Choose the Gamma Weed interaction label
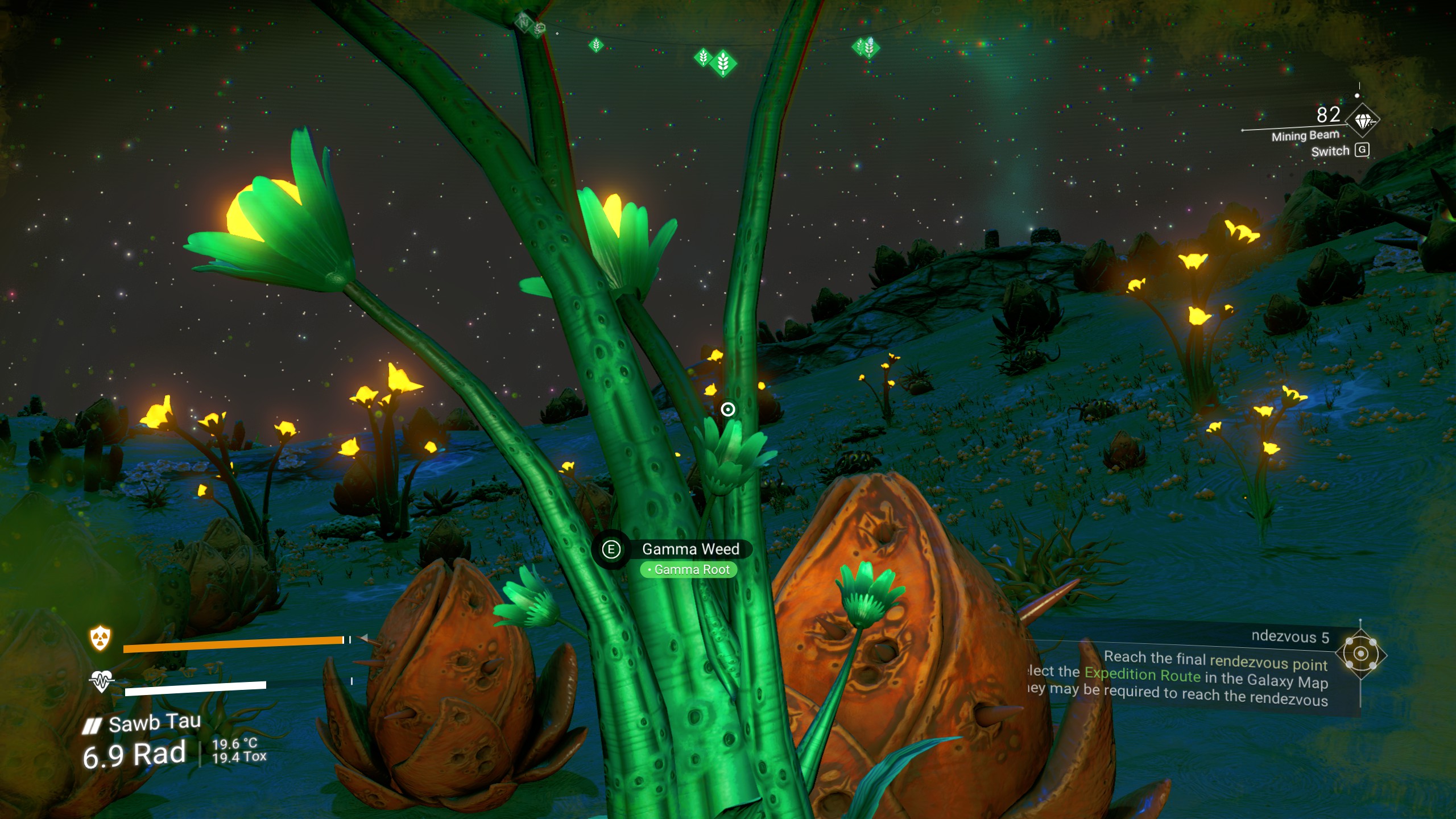Image resolution: width=1456 pixels, height=819 pixels. pos(690,549)
